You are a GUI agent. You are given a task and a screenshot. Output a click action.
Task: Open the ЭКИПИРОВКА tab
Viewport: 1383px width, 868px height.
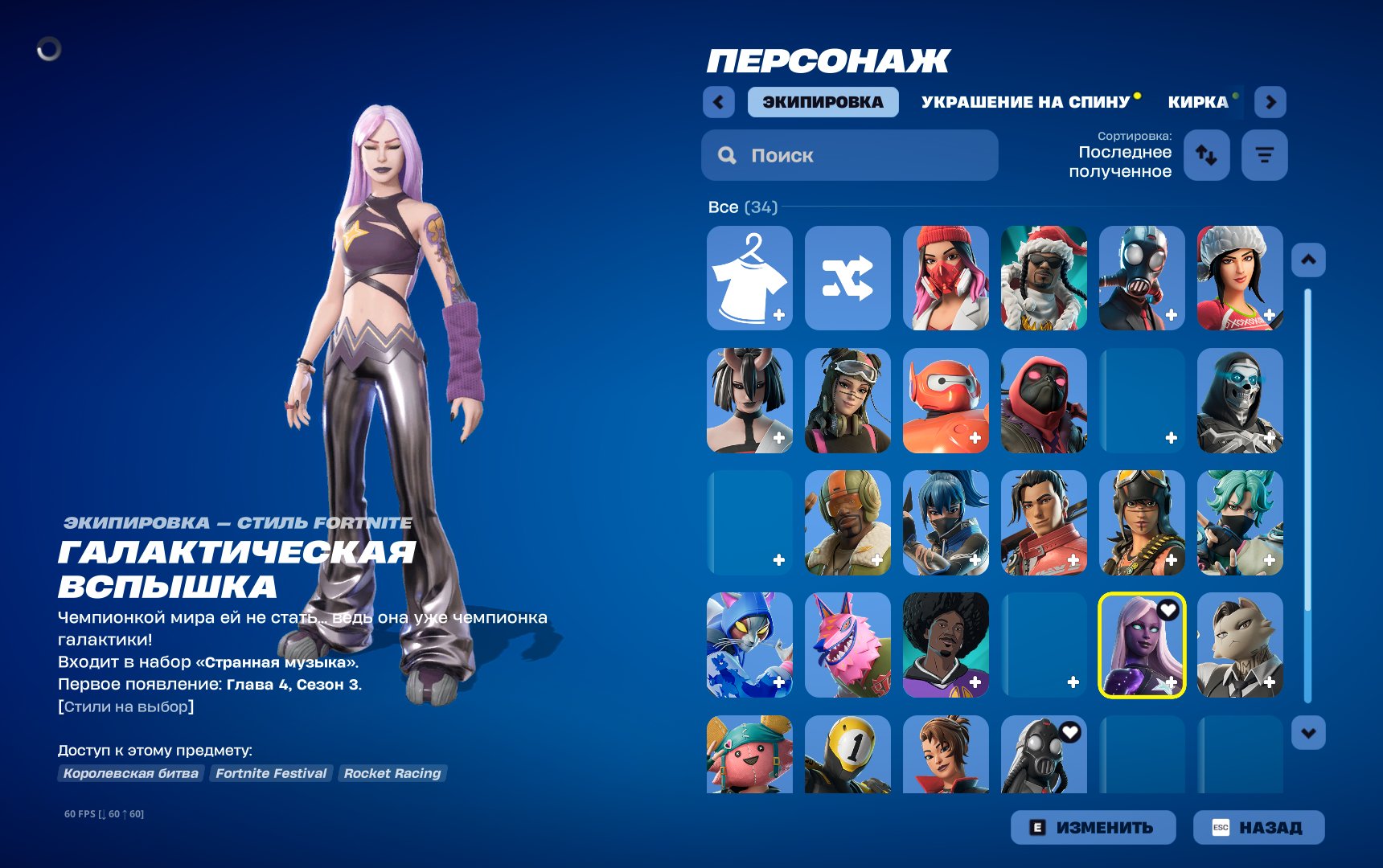(823, 101)
